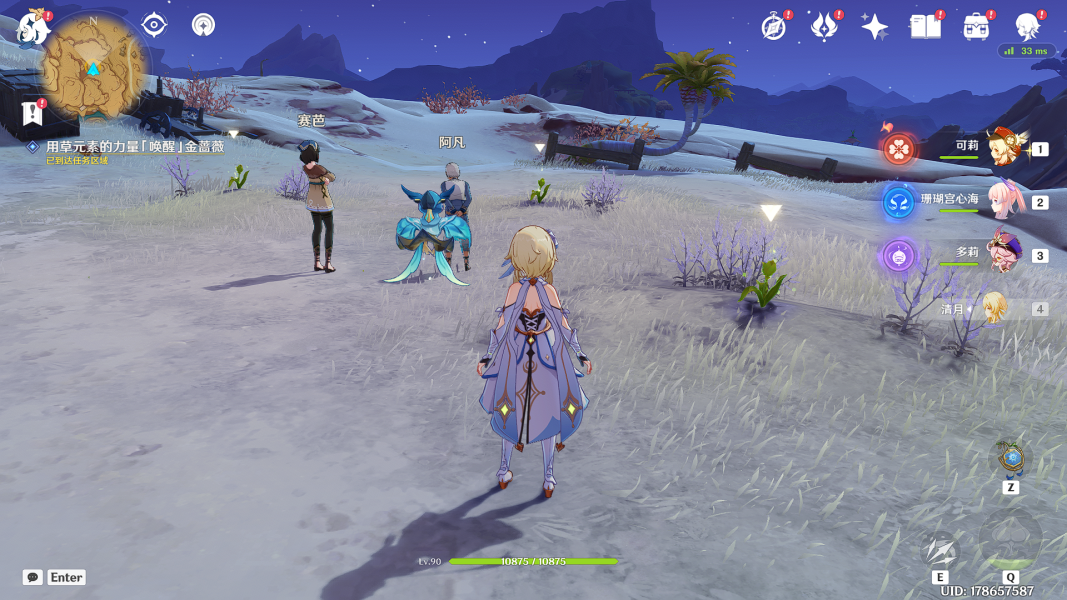
Task: Trigger 多莉's purple burst icon
Action: pyautogui.click(x=899, y=256)
